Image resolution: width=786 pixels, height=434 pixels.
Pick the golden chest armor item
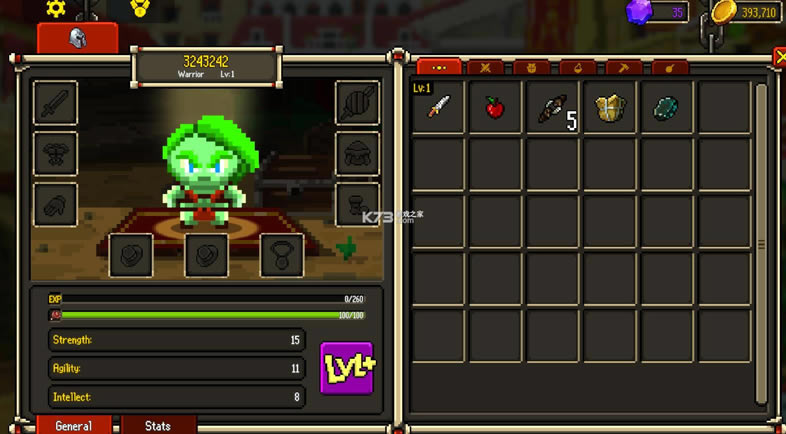[610, 108]
